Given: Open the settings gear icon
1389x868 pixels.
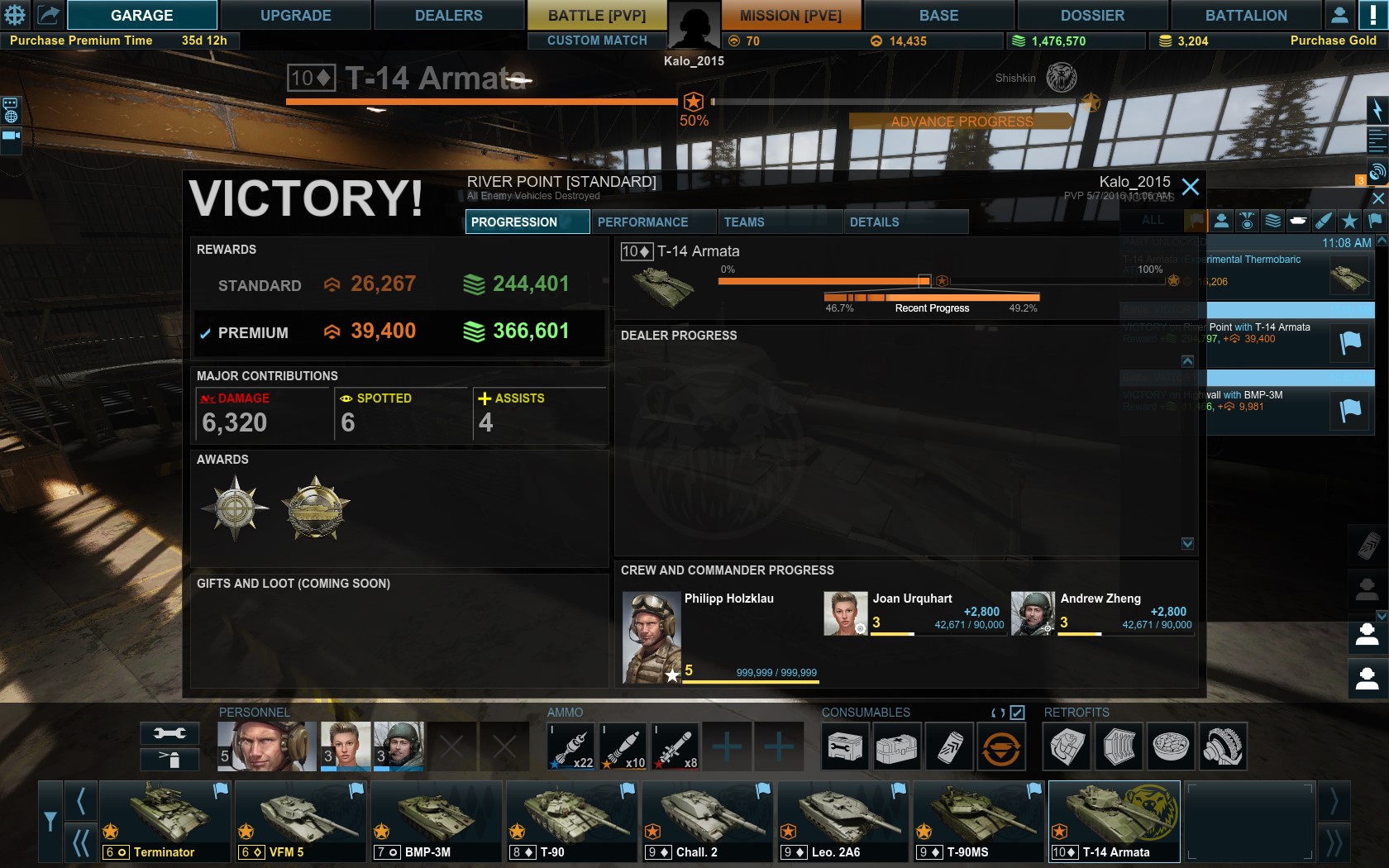Looking at the screenshot, I should pos(16,15).
